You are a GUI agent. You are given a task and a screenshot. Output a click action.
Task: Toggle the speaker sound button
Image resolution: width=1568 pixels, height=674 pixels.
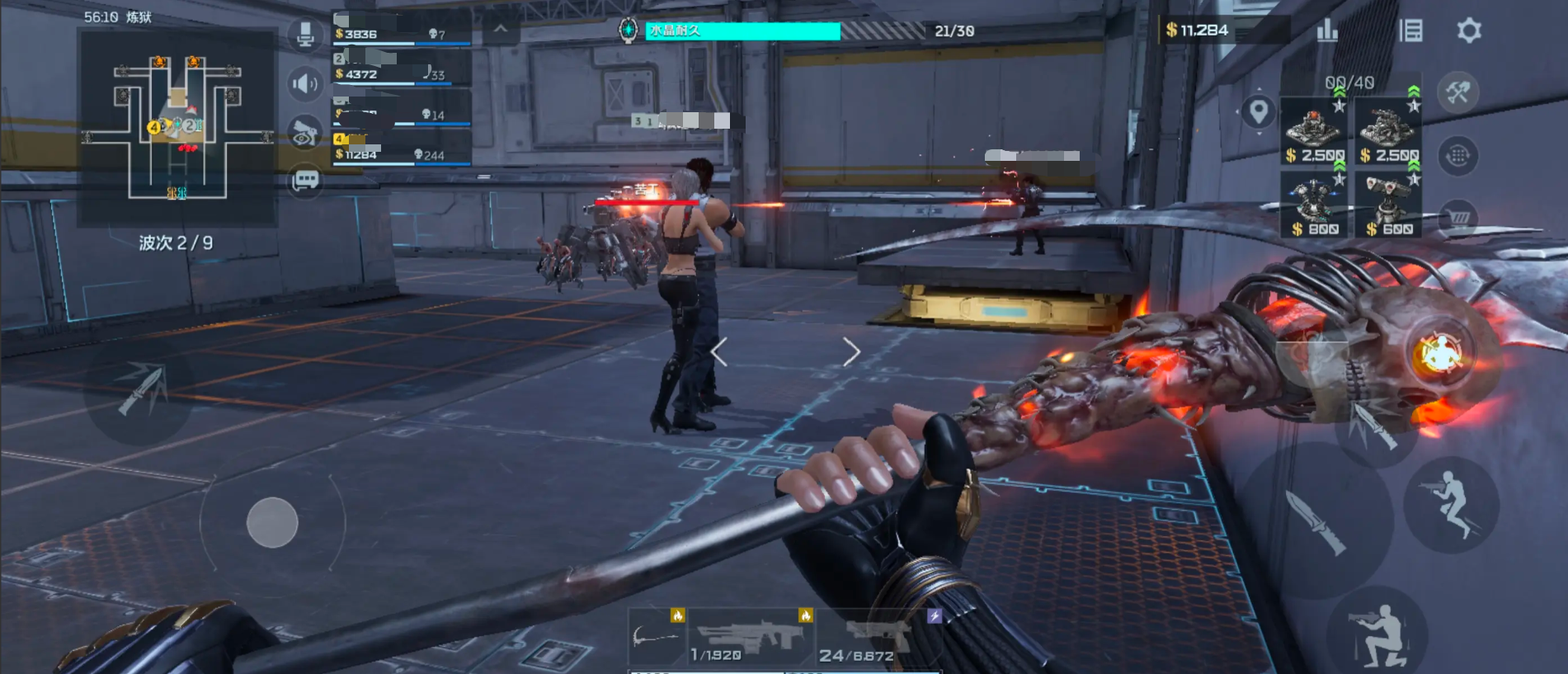click(x=305, y=83)
